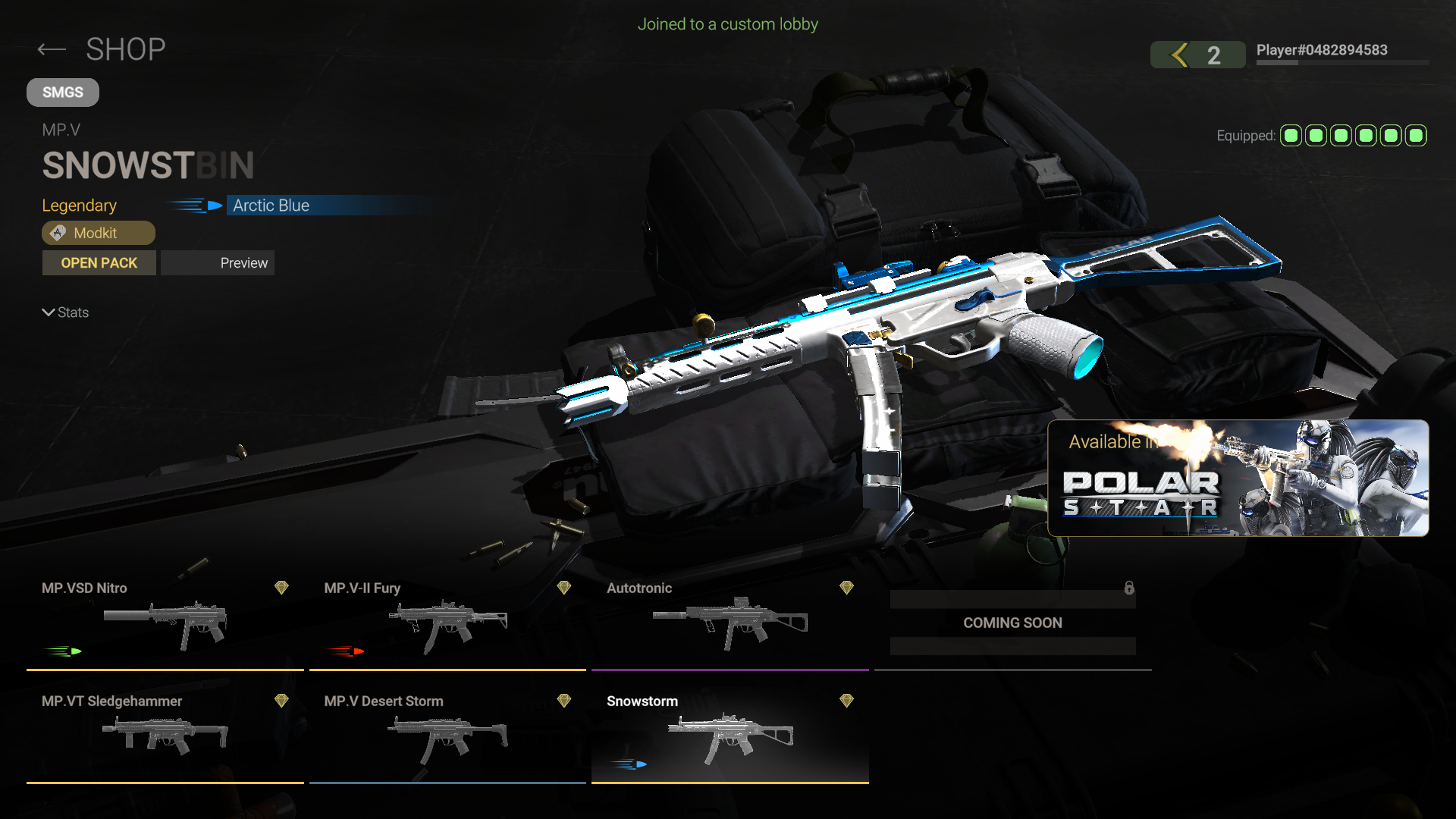The width and height of the screenshot is (1456, 819).
Task: Select the SMGS category tab
Action: (63, 93)
